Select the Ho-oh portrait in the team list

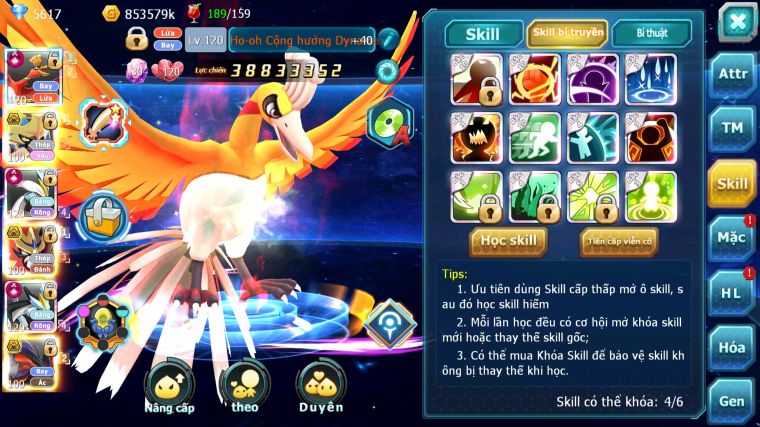click(x=30, y=76)
